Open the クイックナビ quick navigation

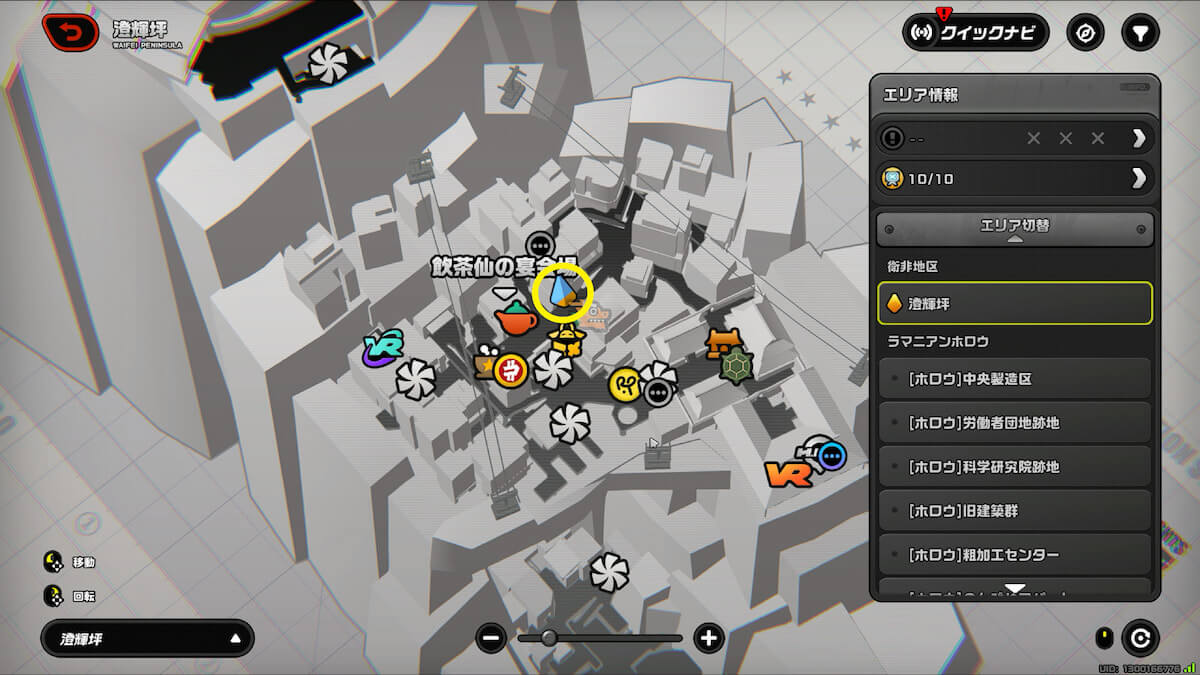point(975,33)
